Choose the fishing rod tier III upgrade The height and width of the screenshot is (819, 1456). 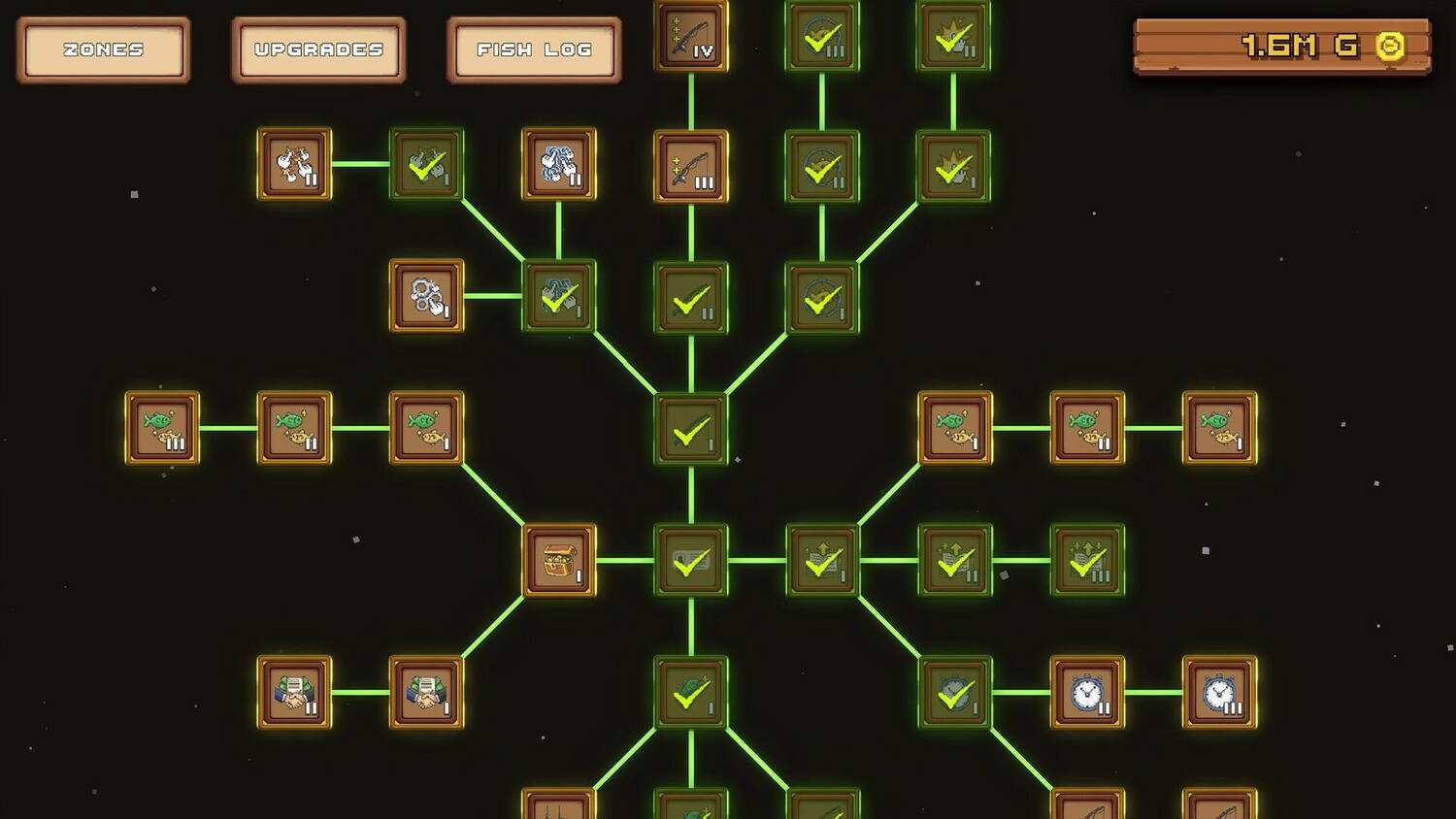pyautogui.click(x=691, y=166)
